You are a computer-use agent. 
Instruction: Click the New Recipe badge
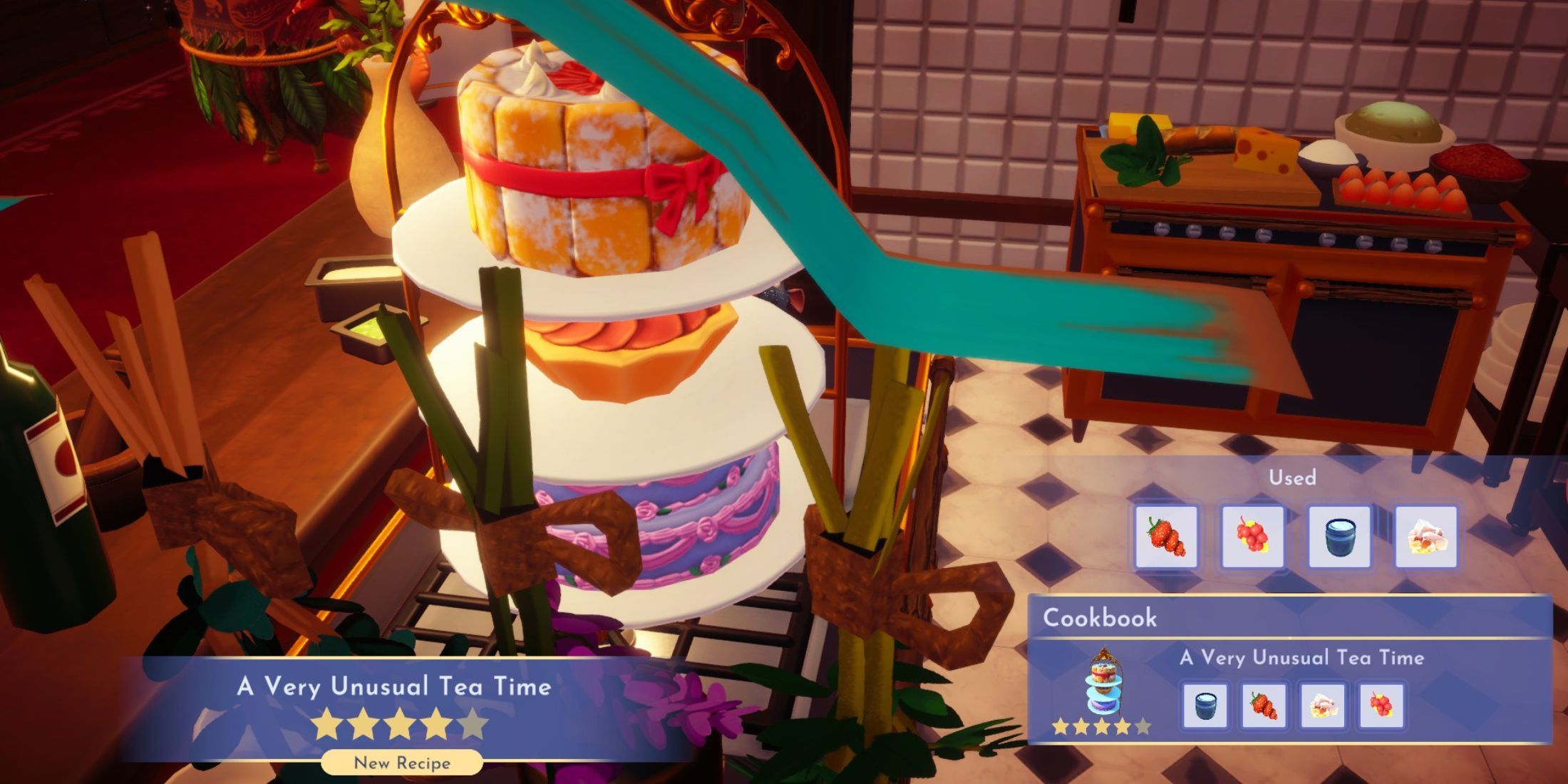click(x=402, y=763)
